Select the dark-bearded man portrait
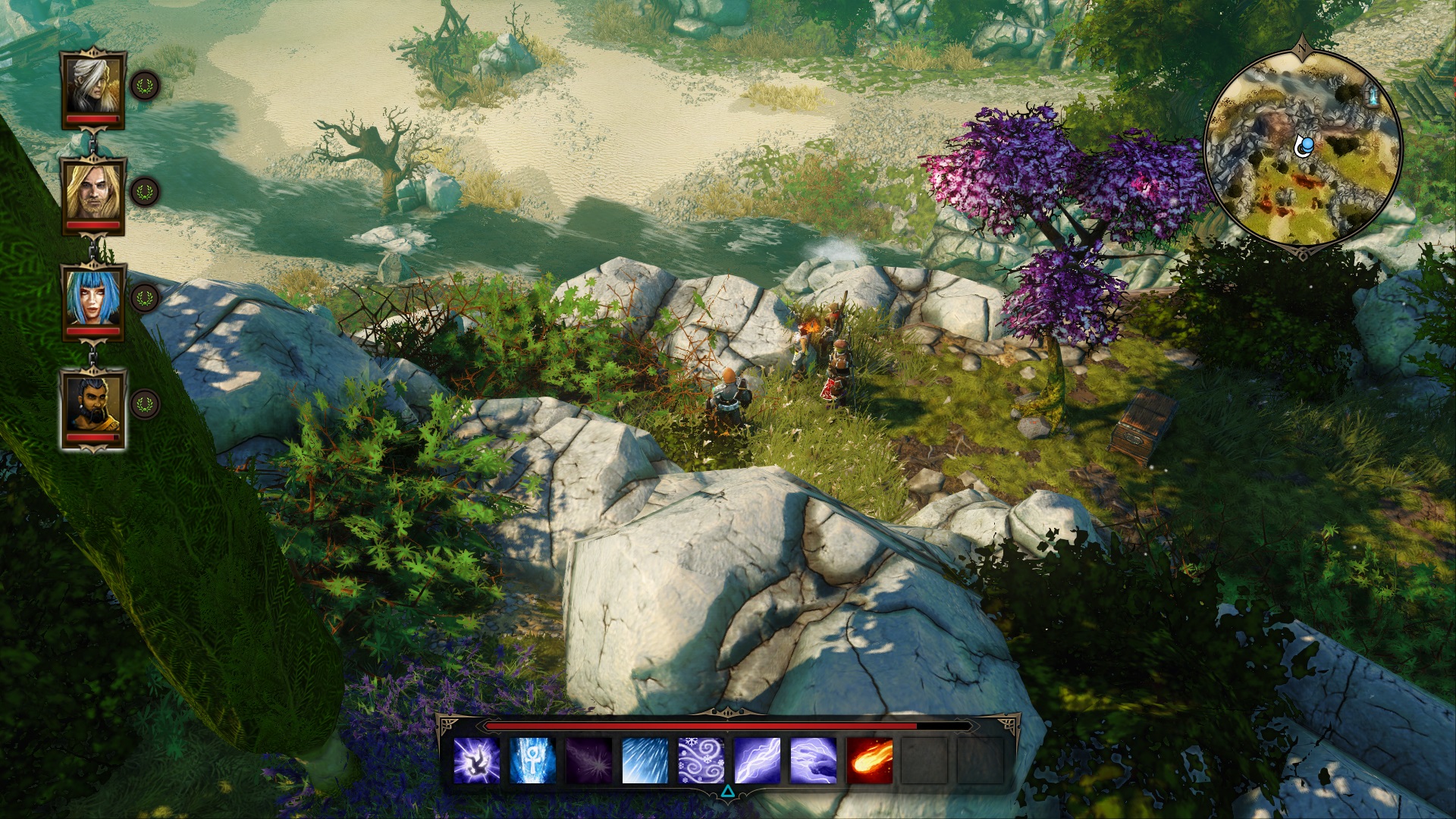Viewport: 1456px width, 819px height. point(93,405)
